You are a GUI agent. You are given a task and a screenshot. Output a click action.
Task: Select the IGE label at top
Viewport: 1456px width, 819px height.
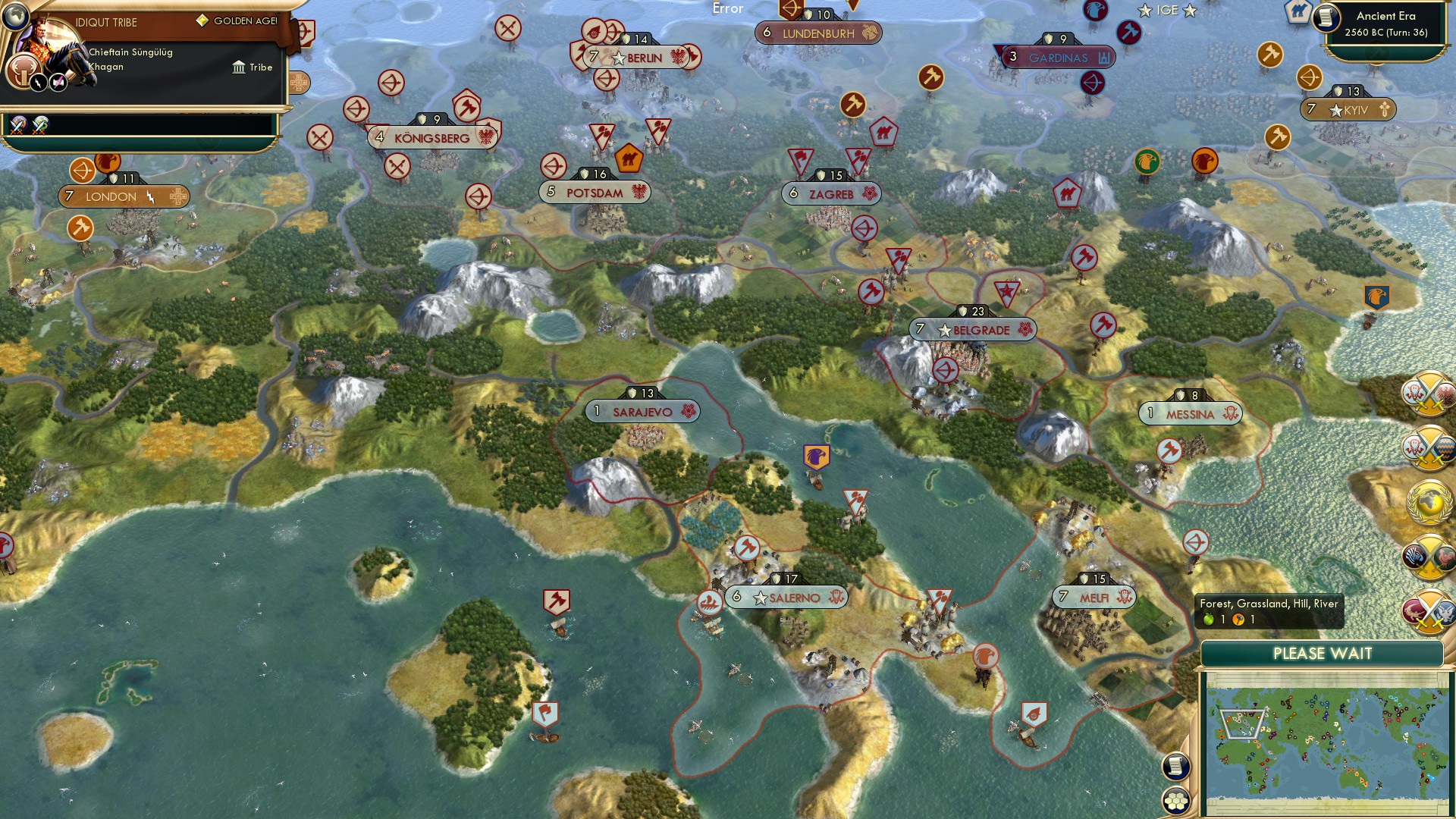point(1166,10)
